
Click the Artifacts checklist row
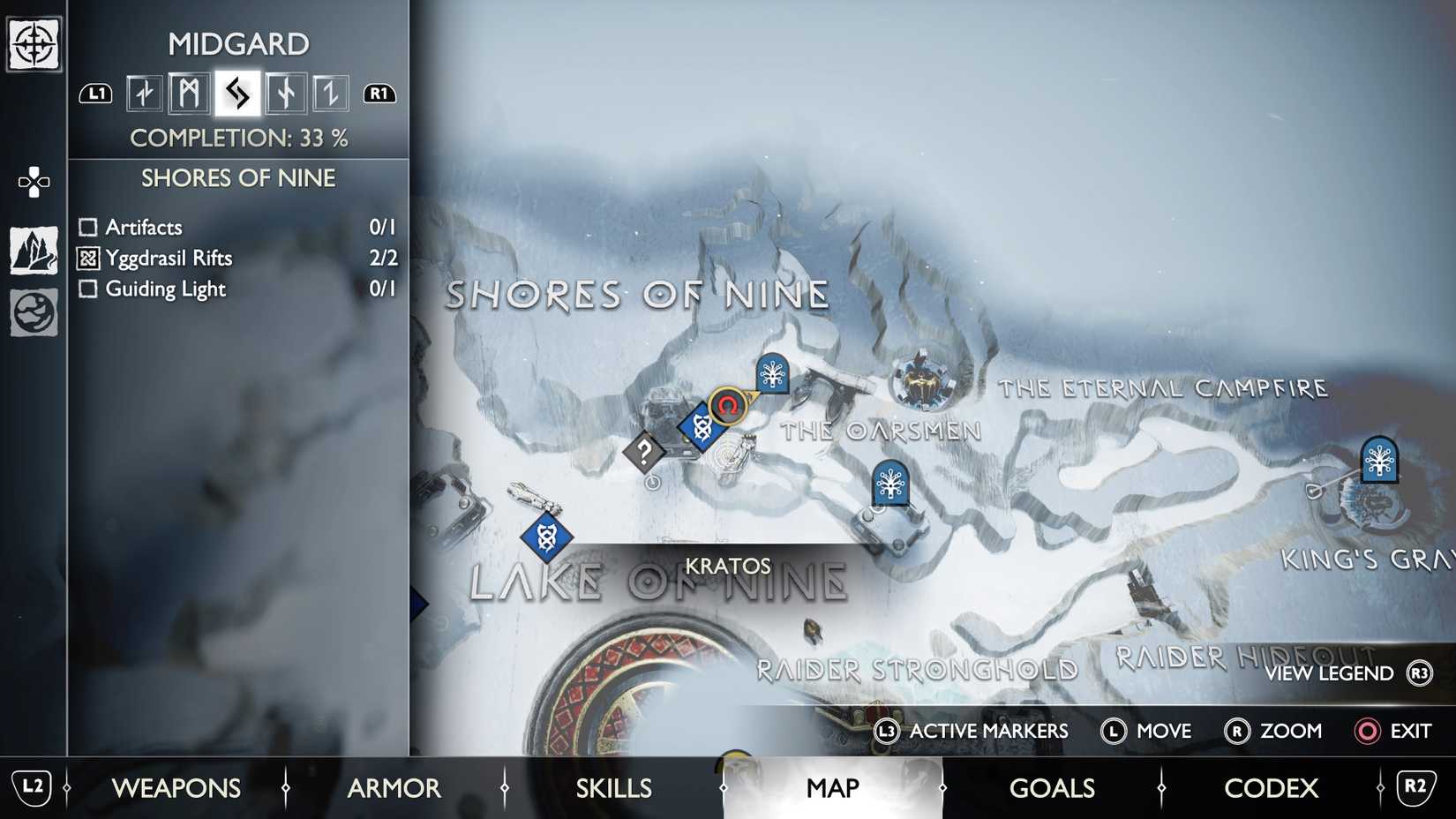tap(236, 227)
